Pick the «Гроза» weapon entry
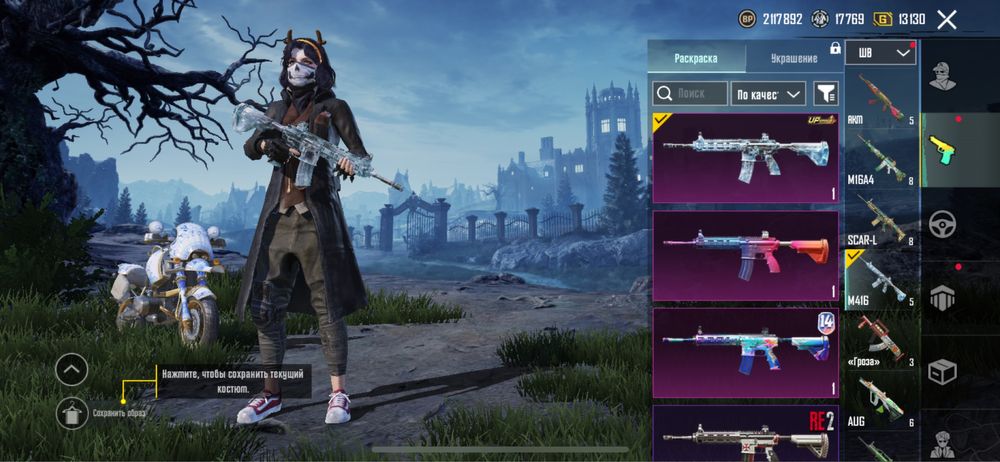The width and height of the screenshot is (1000, 462). [x=881, y=343]
